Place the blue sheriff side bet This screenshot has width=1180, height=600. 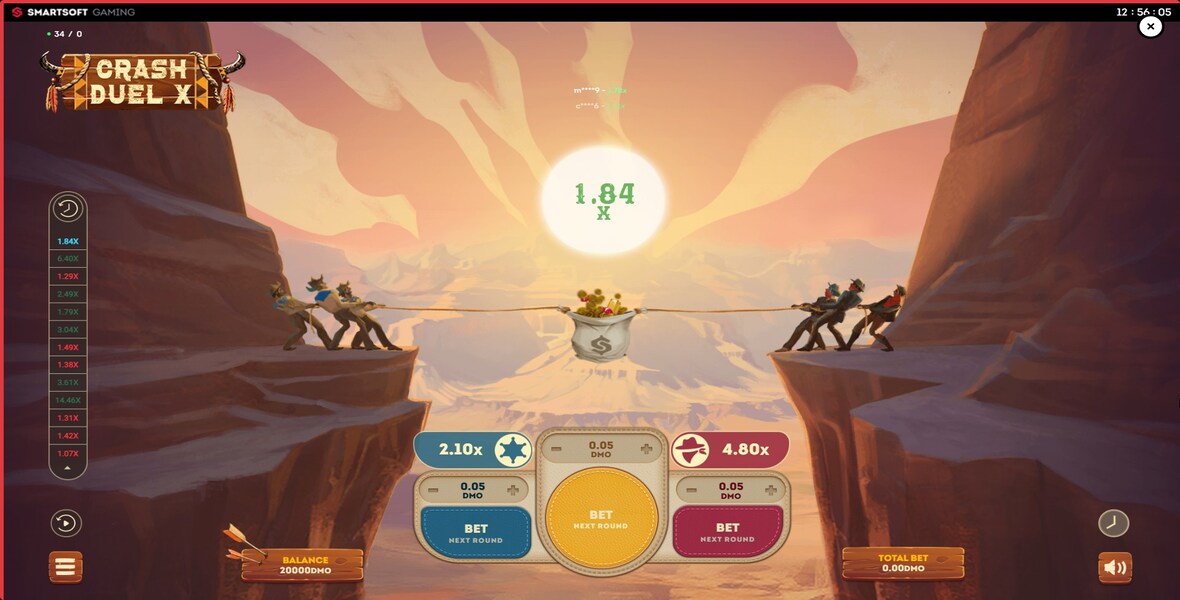(476, 532)
